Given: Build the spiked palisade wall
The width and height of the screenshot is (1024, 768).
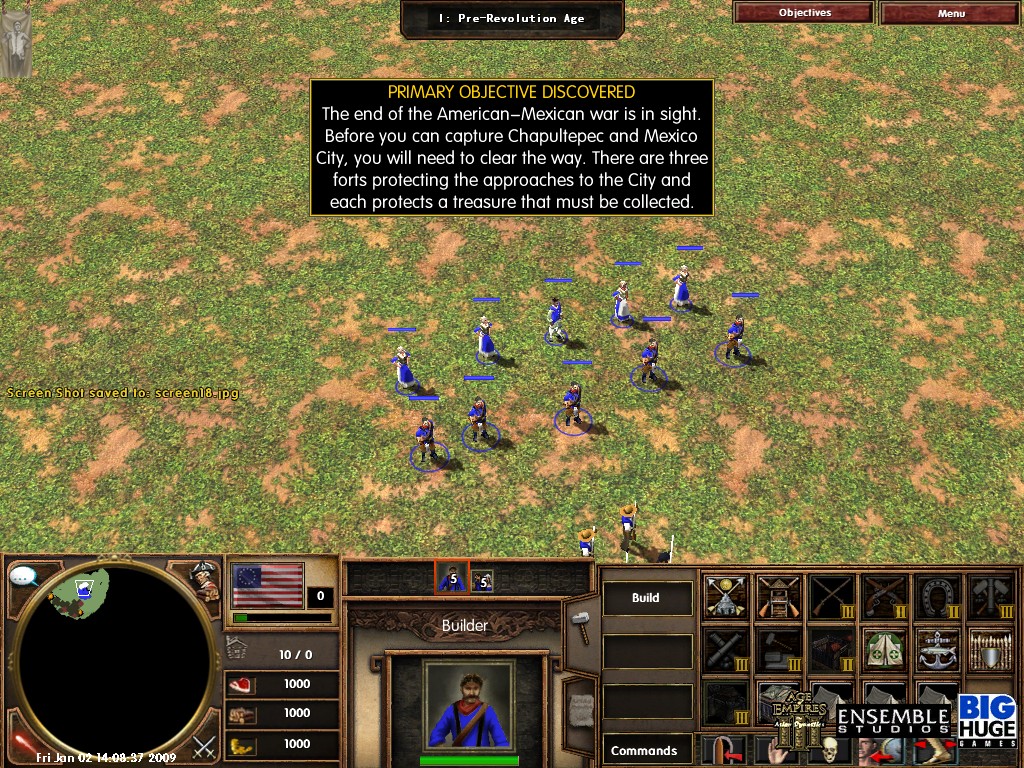Looking at the screenshot, I should click(x=988, y=650).
